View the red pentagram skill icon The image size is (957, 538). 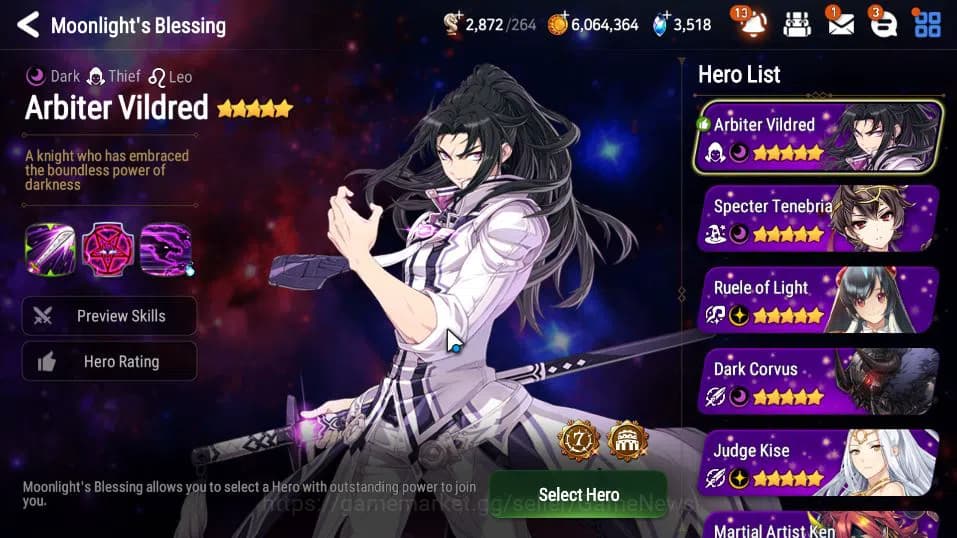tap(108, 249)
